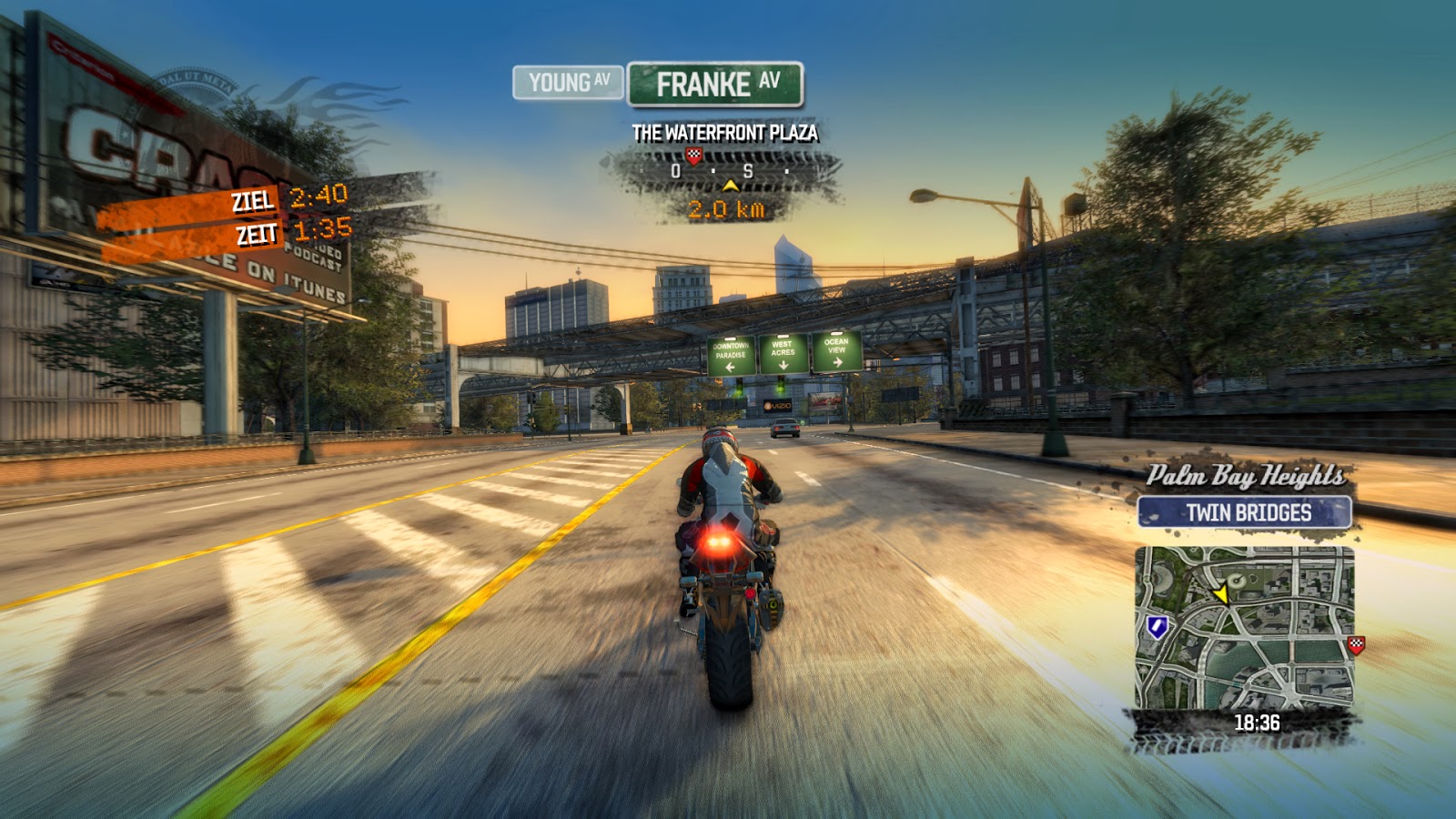This screenshot has height=819, width=1456.
Task: Click the checkered flag destination marker above the compass
Action: point(692,157)
